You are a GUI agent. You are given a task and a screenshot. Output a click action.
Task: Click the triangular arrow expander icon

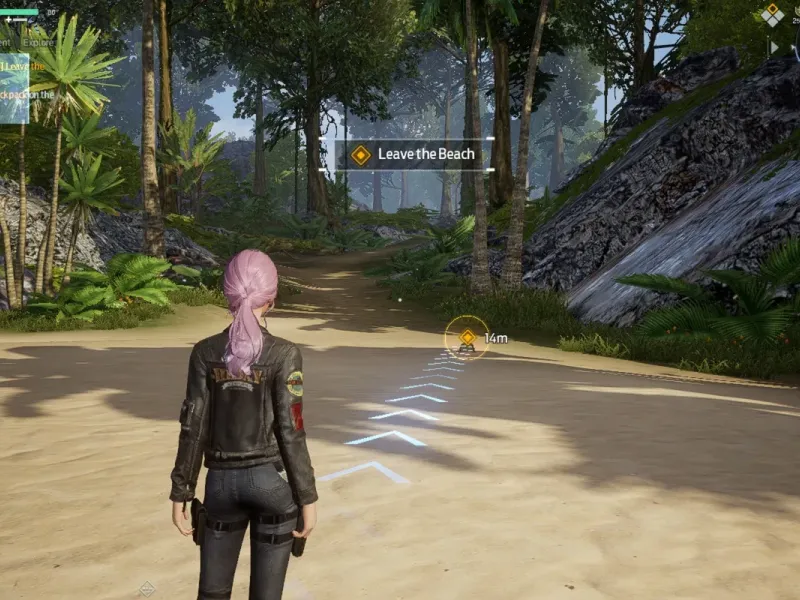click(x=773, y=46)
